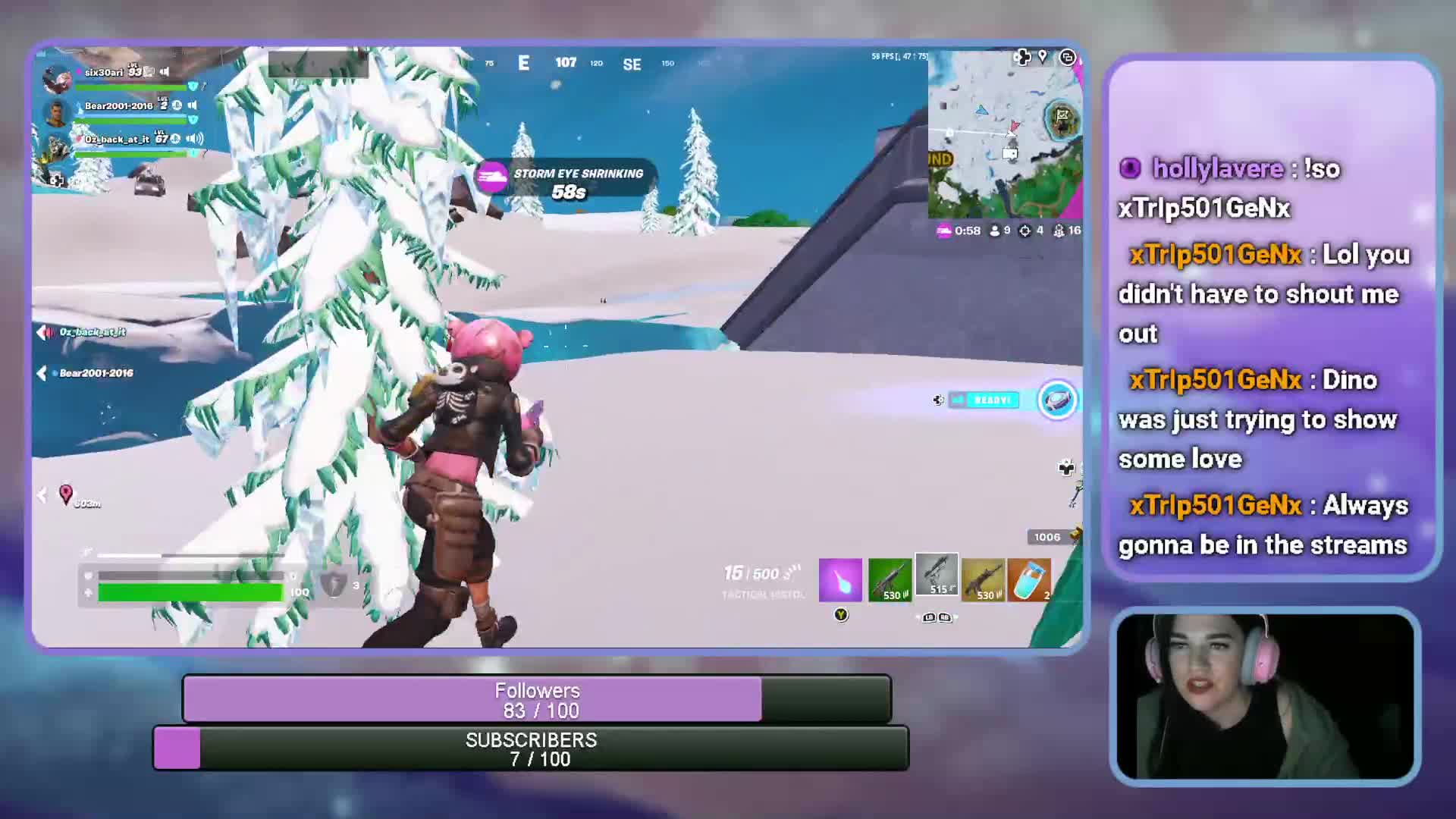Click the round gadget icon beside READY
This screenshot has height=819, width=1456.
pyautogui.click(x=1057, y=400)
